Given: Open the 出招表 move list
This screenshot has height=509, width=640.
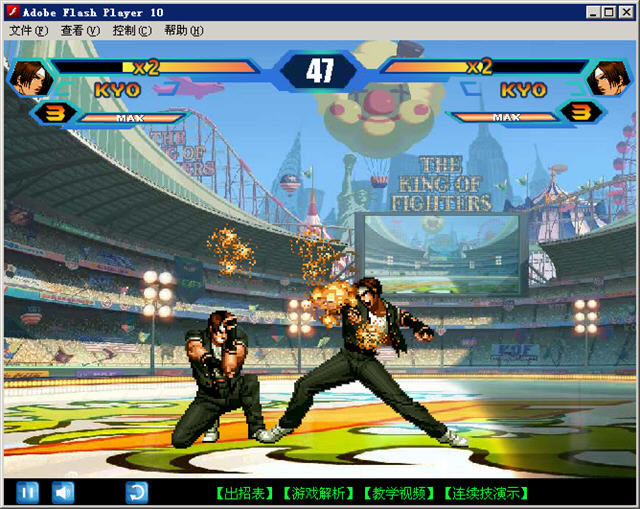Looking at the screenshot, I should pos(244,493).
